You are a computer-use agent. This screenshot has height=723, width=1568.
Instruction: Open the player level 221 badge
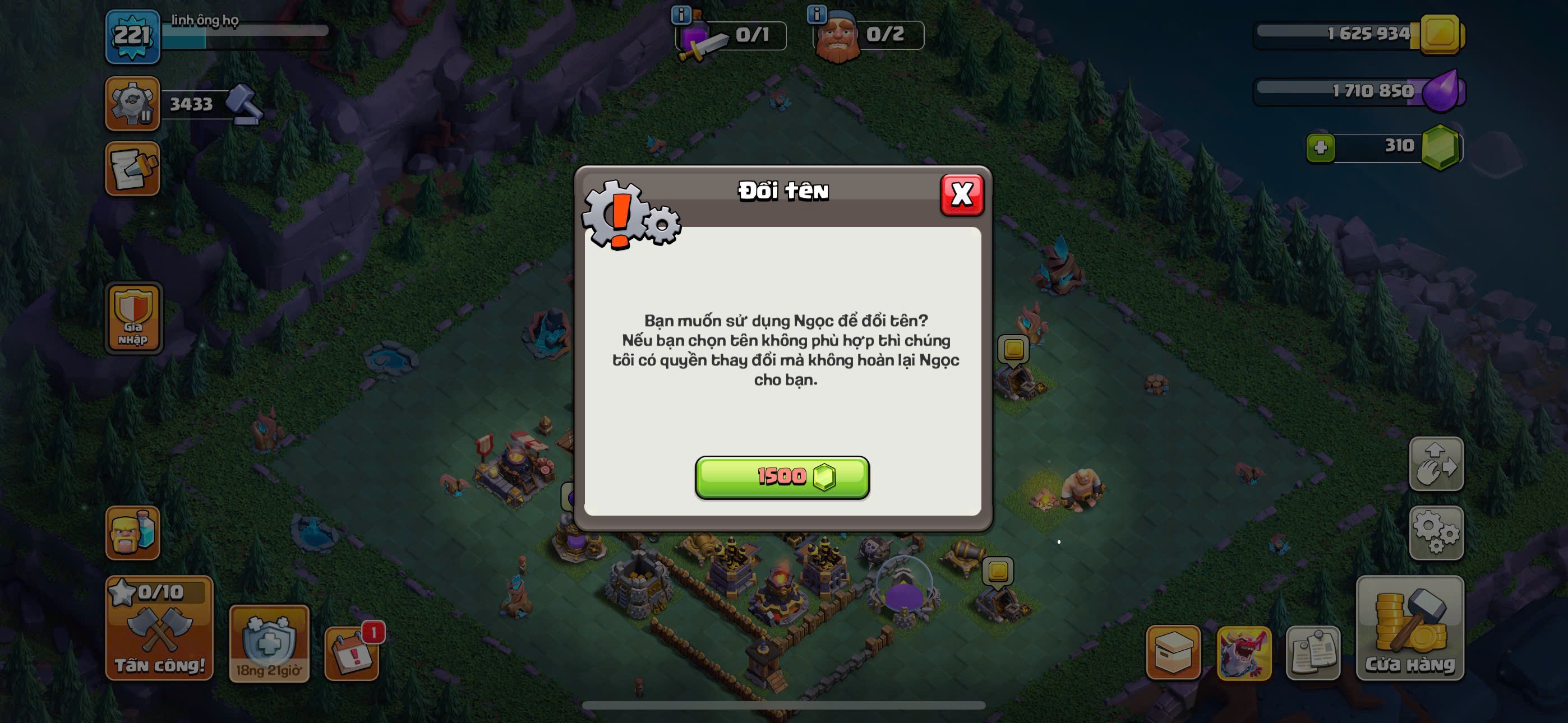click(132, 36)
